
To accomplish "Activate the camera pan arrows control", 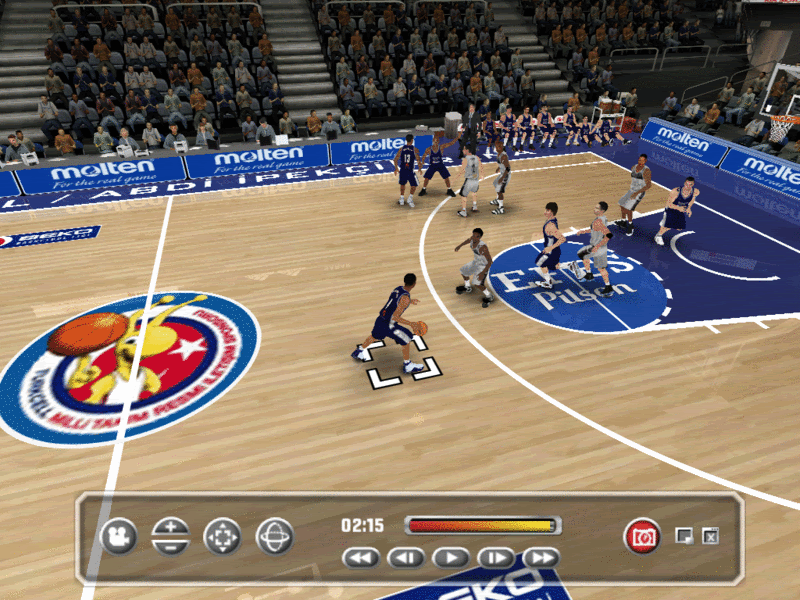I will [x=222, y=537].
